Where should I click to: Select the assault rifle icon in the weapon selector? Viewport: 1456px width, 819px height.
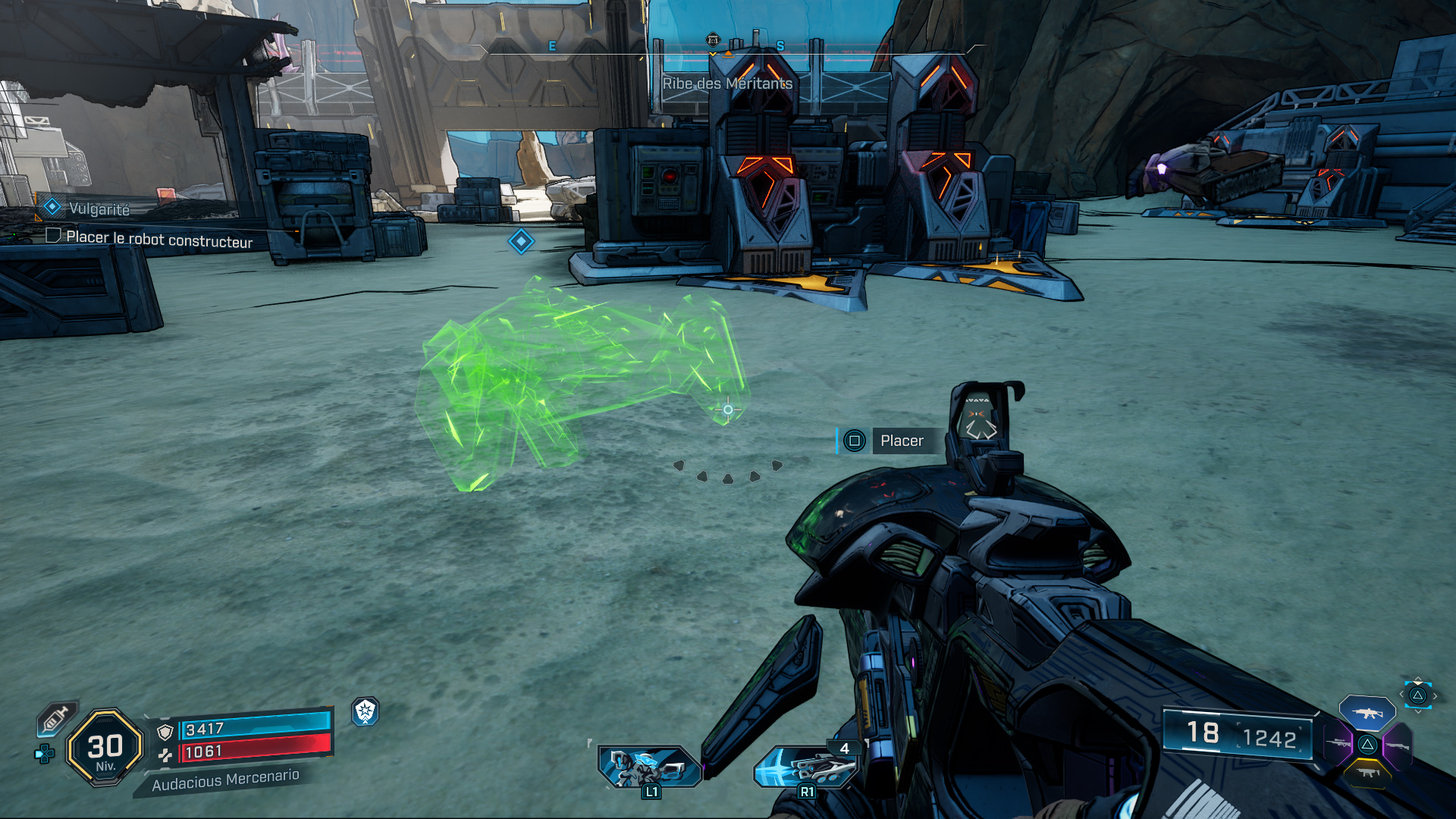(1367, 714)
